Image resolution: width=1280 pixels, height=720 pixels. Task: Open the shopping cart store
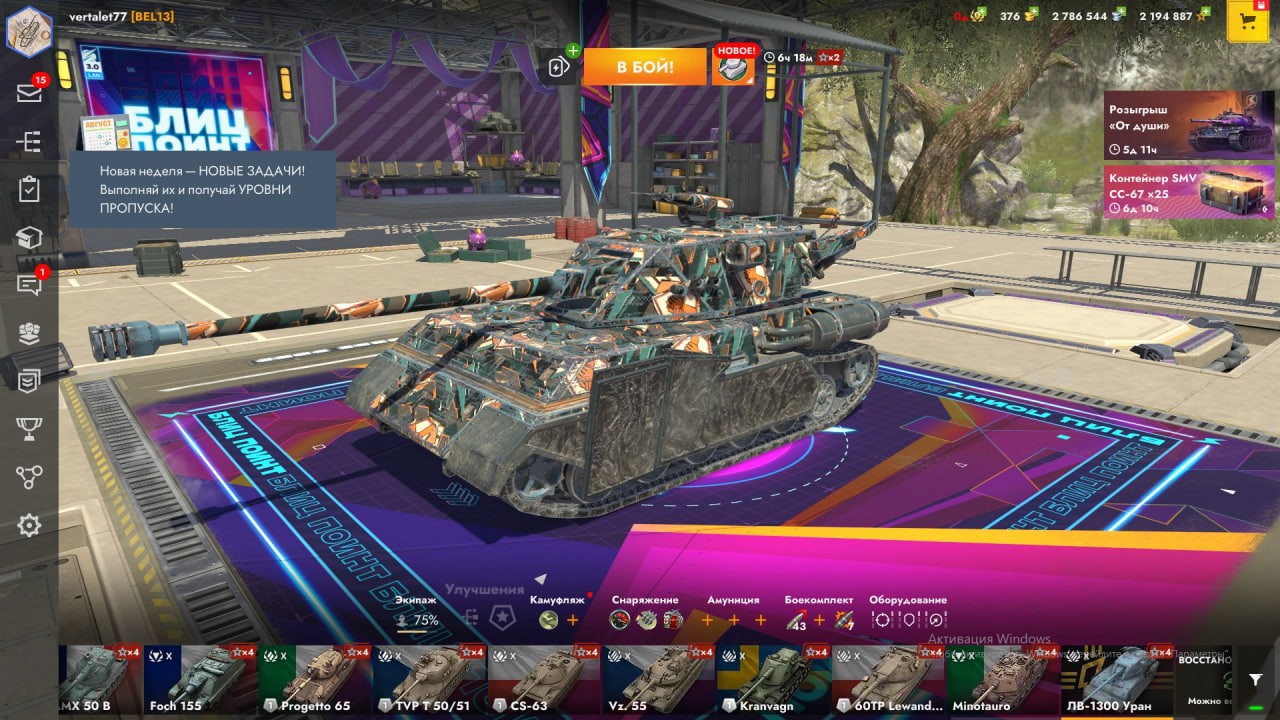tap(1247, 22)
